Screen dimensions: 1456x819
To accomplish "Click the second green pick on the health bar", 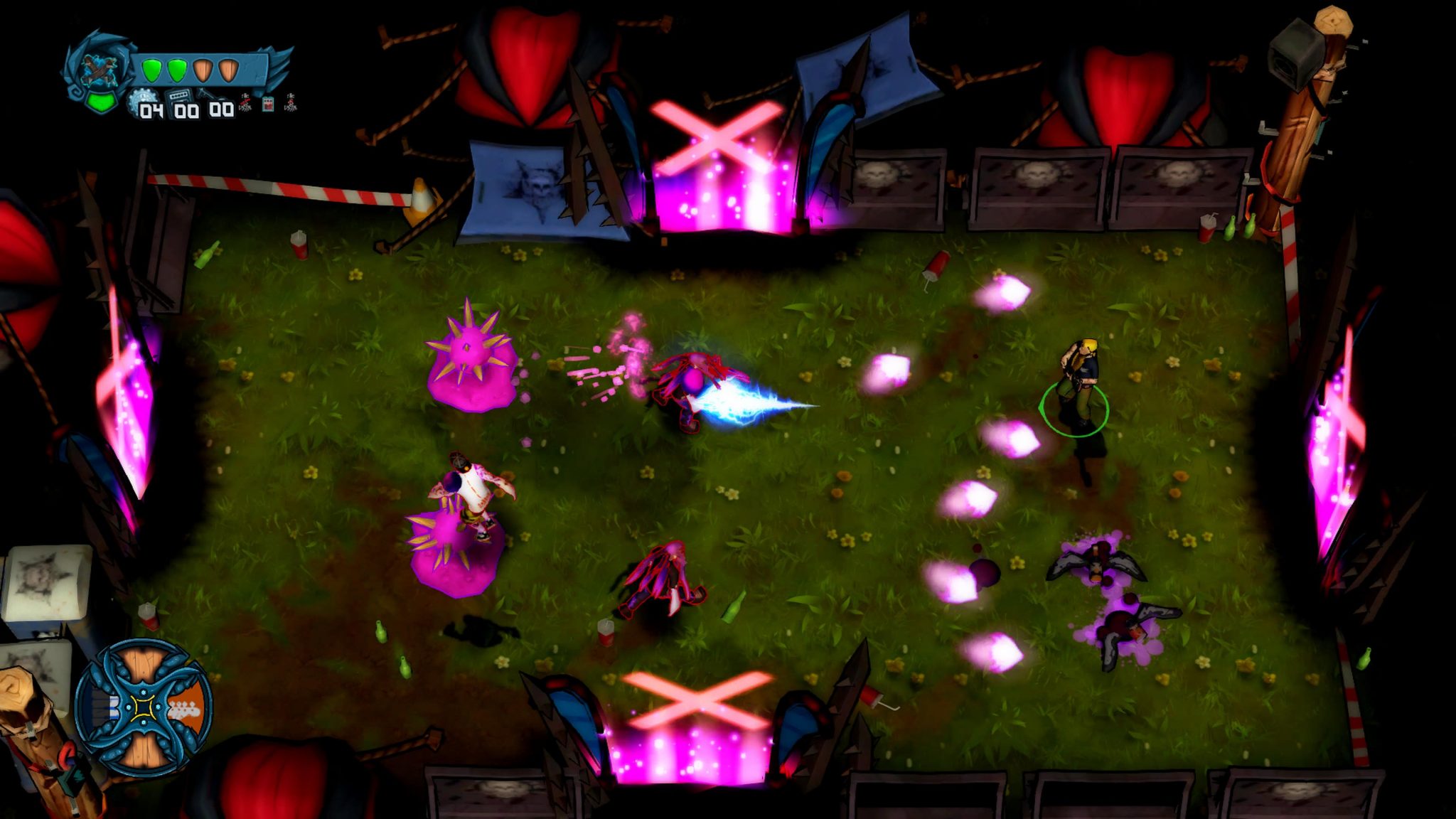I will [176, 70].
